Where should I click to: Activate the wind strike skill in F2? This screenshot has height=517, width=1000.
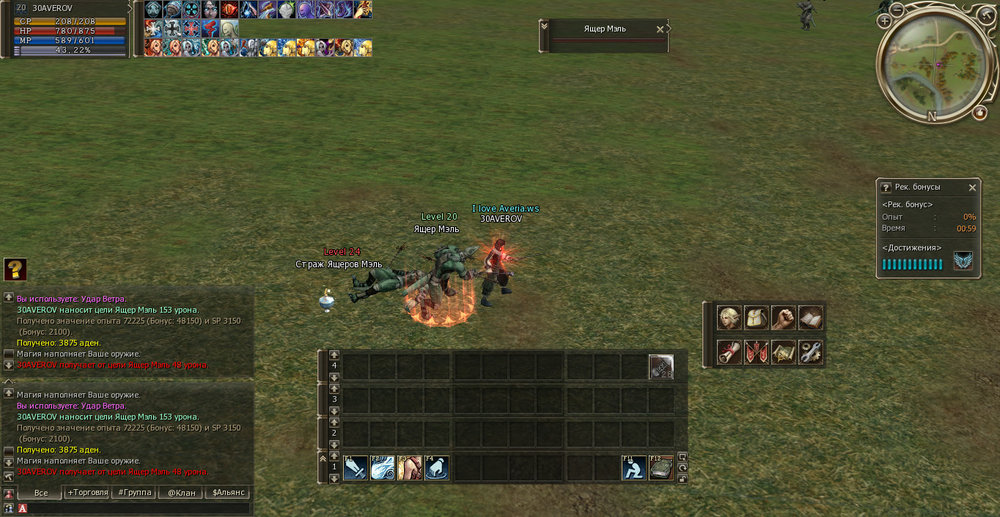(383, 468)
